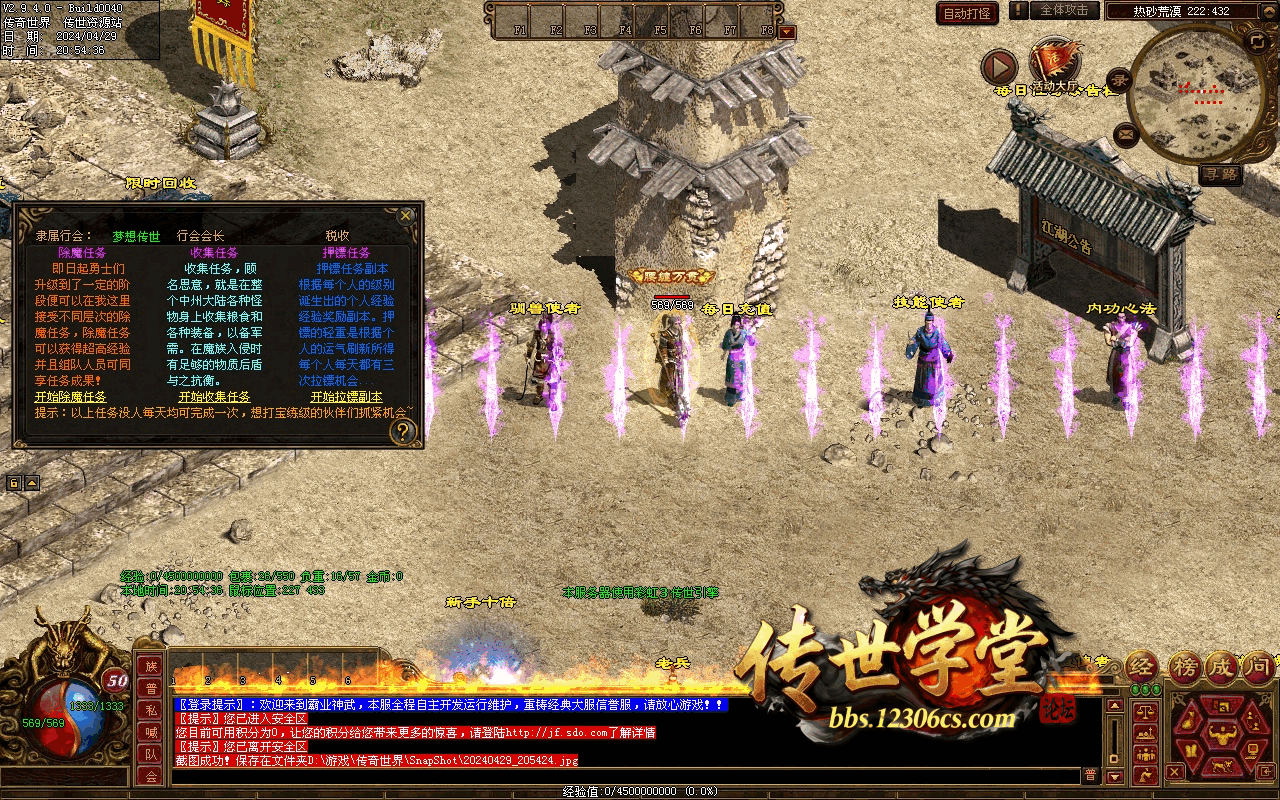Open the mail envelope icon

(1127, 132)
